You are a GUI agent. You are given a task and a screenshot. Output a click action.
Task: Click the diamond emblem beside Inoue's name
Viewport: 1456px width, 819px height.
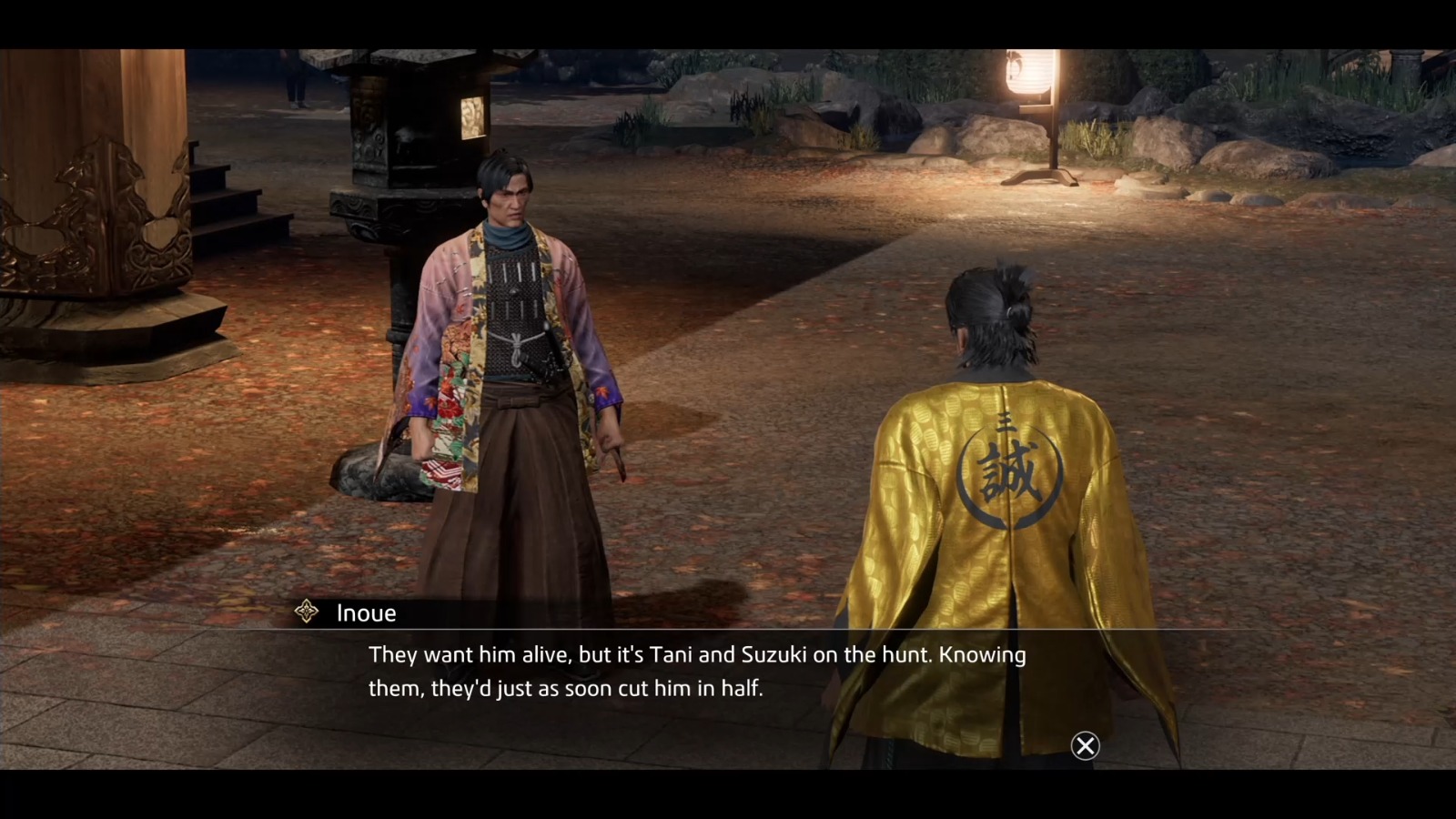pos(307,612)
